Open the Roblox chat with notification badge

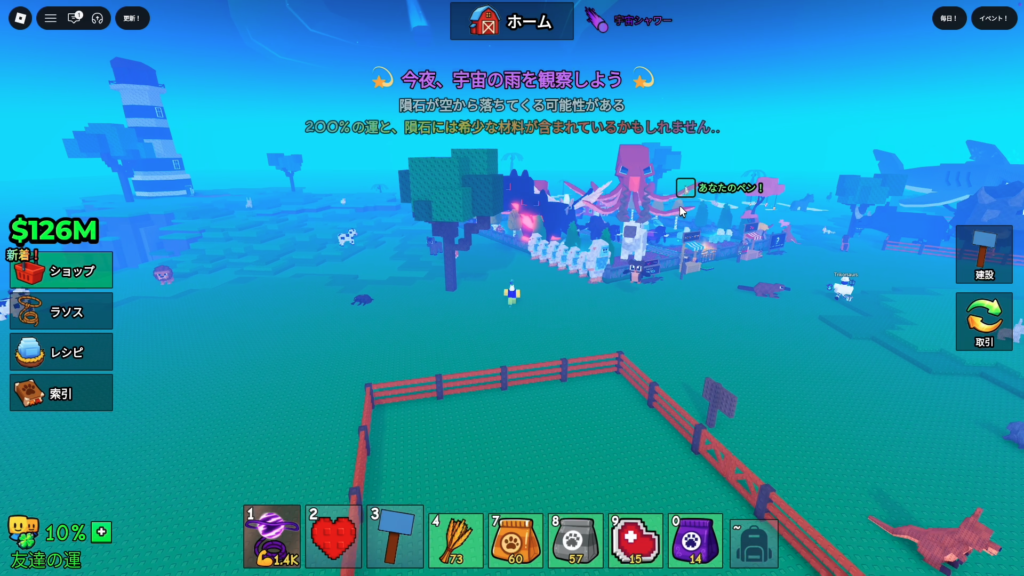pyautogui.click(x=74, y=18)
